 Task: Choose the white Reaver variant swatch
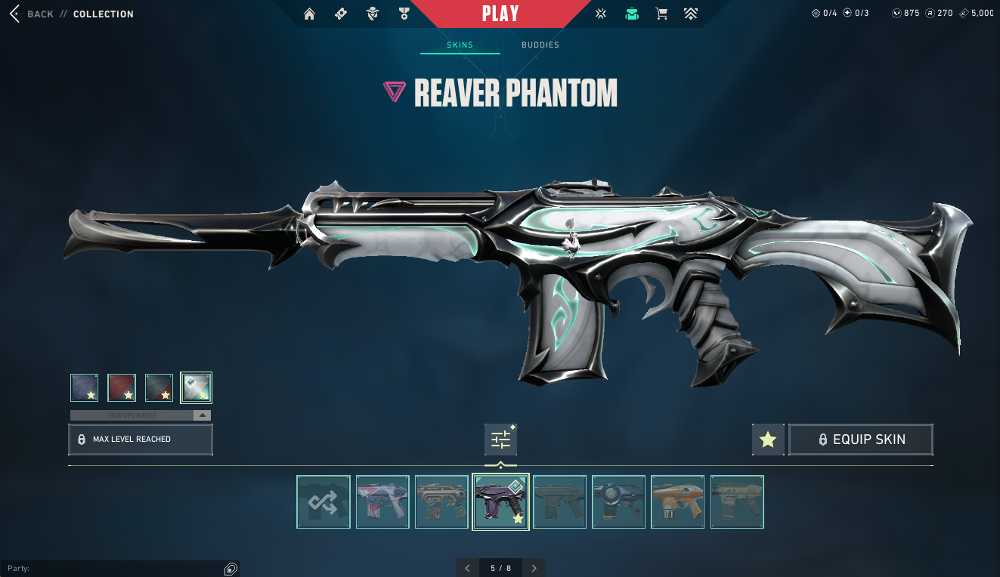[196, 387]
